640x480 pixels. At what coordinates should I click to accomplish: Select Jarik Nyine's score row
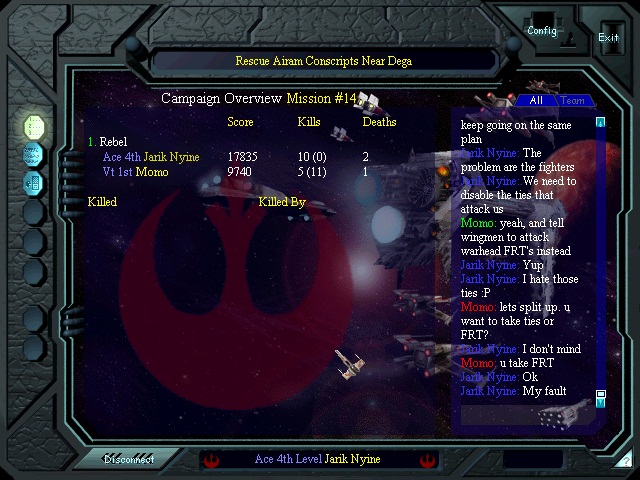coord(150,157)
